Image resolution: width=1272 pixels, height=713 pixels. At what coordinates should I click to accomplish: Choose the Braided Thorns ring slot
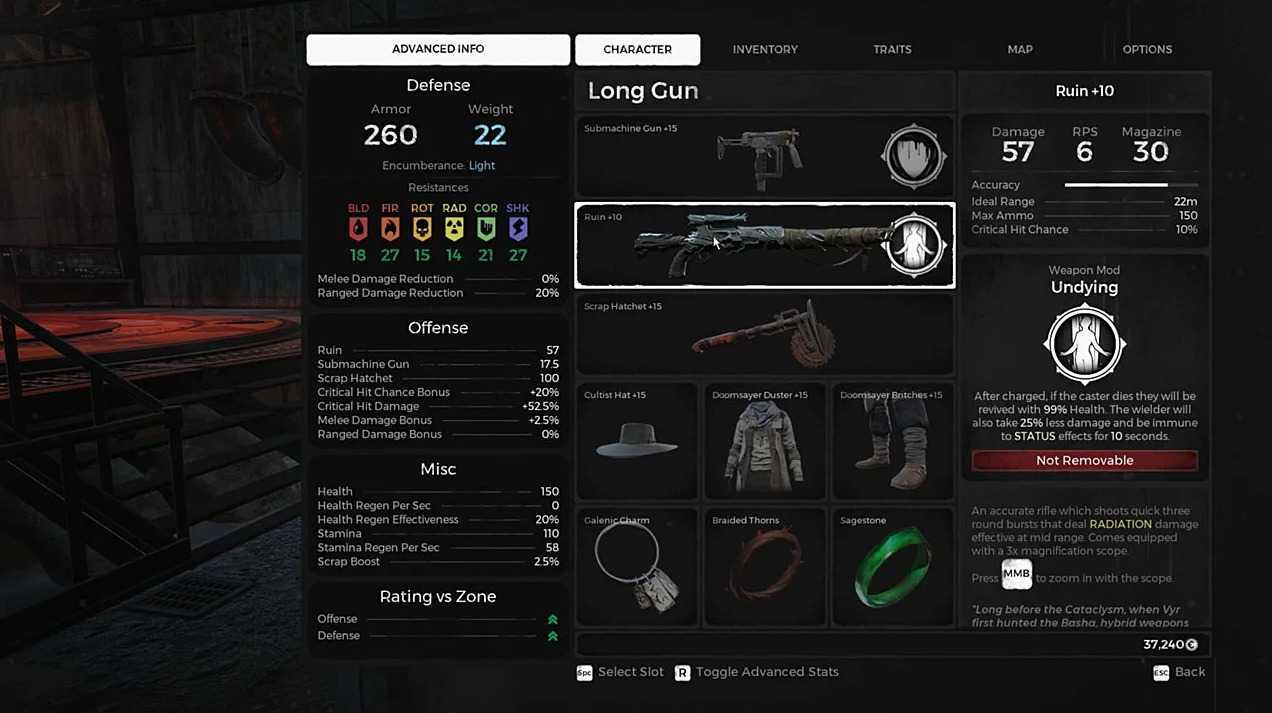(765, 566)
